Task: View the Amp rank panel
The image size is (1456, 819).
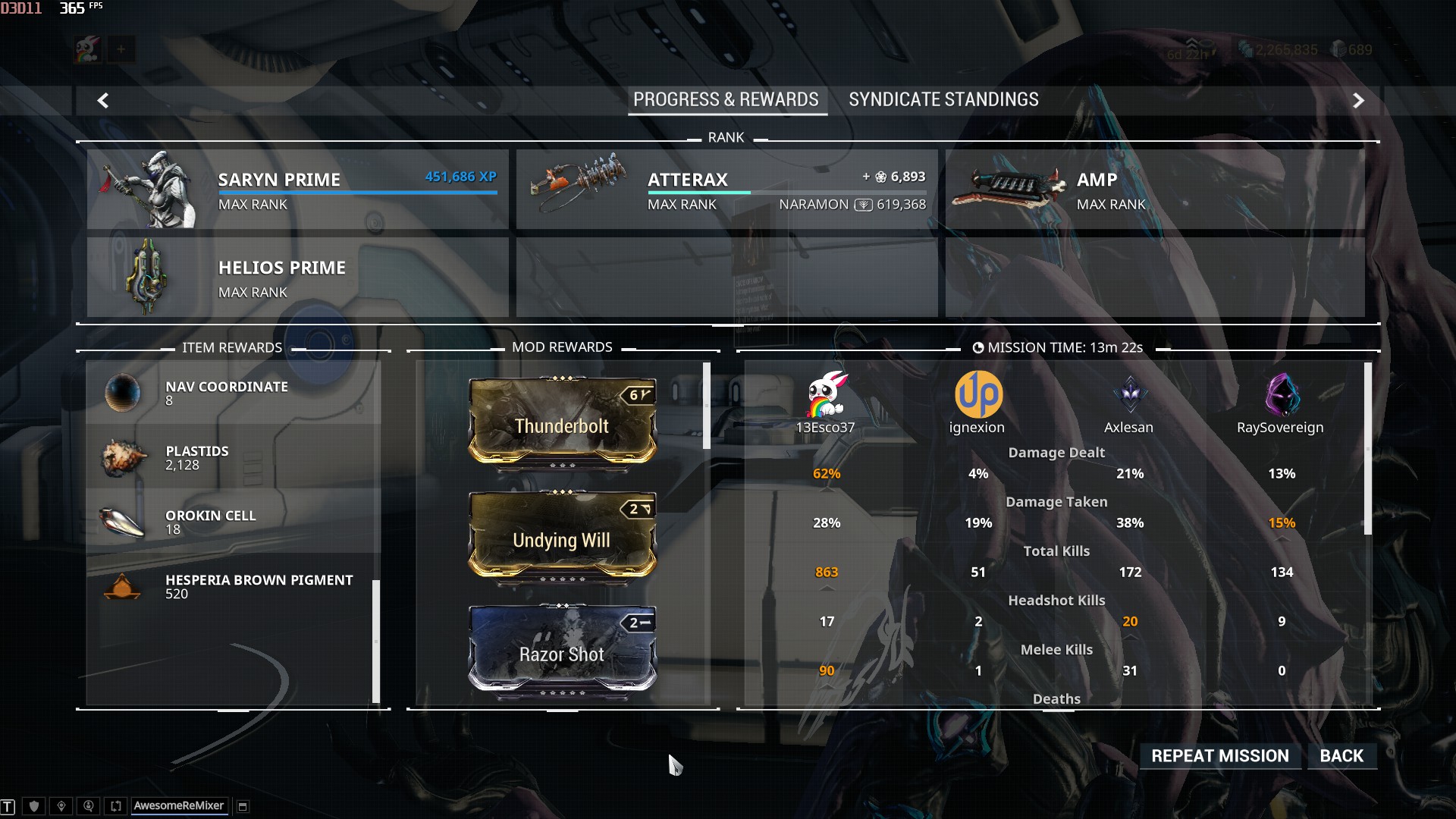Action: pos(1154,190)
